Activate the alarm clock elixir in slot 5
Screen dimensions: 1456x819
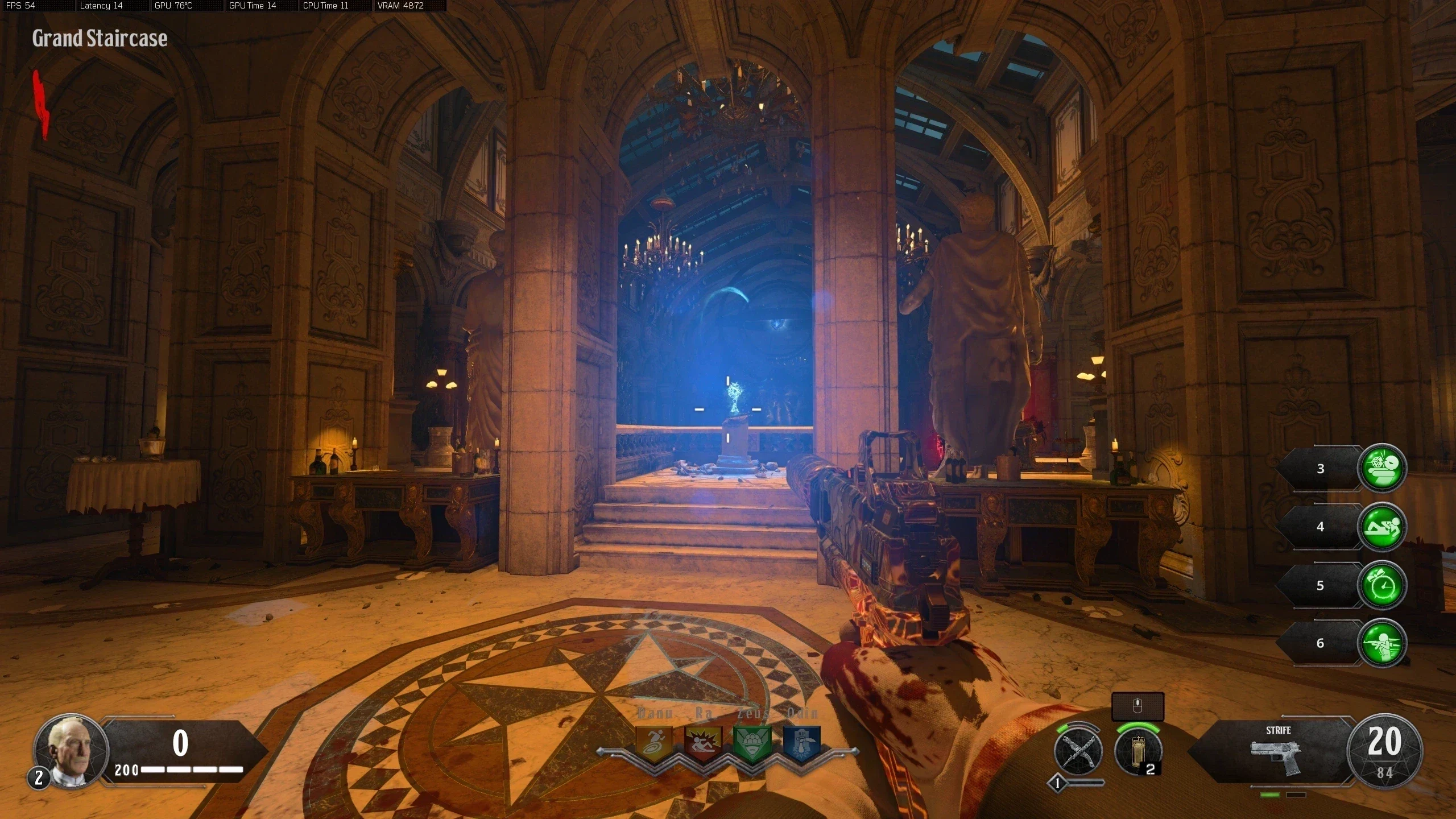coord(1381,585)
